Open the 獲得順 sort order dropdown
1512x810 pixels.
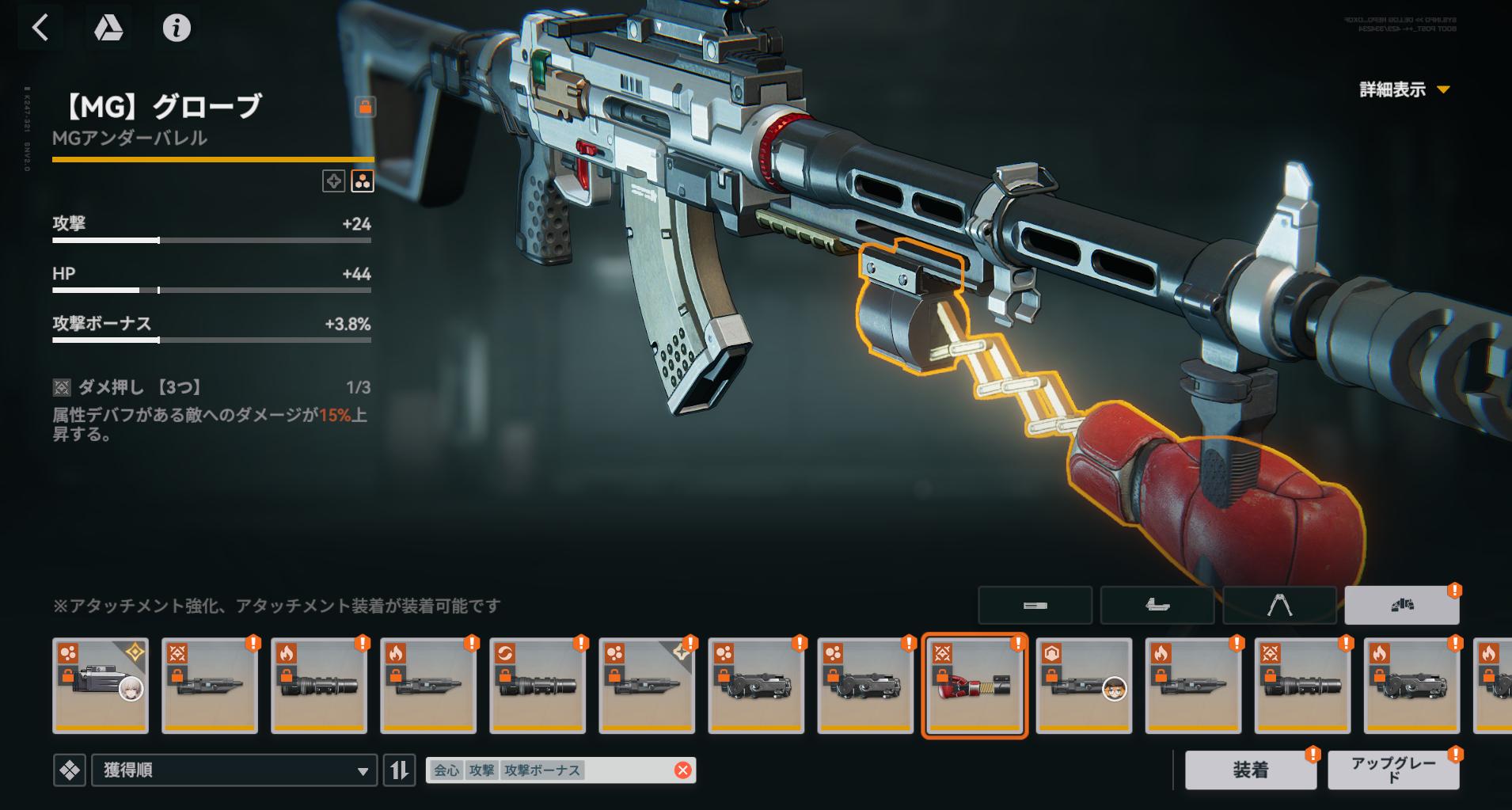coord(234,770)
